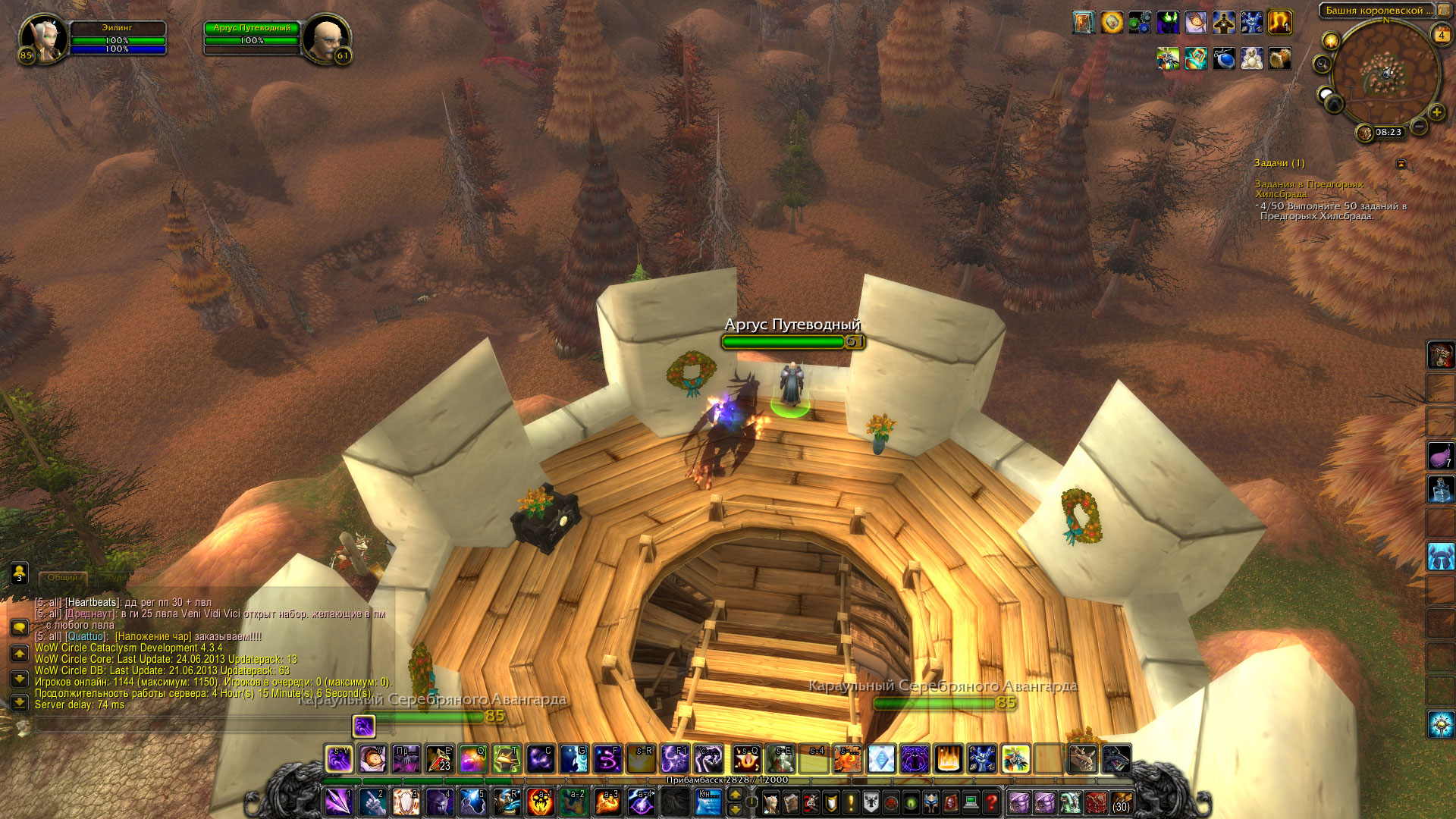
Task: Select quest Задания в Предгорьях Хилсбрада in tracker
Action: [x=1308, y=189]
